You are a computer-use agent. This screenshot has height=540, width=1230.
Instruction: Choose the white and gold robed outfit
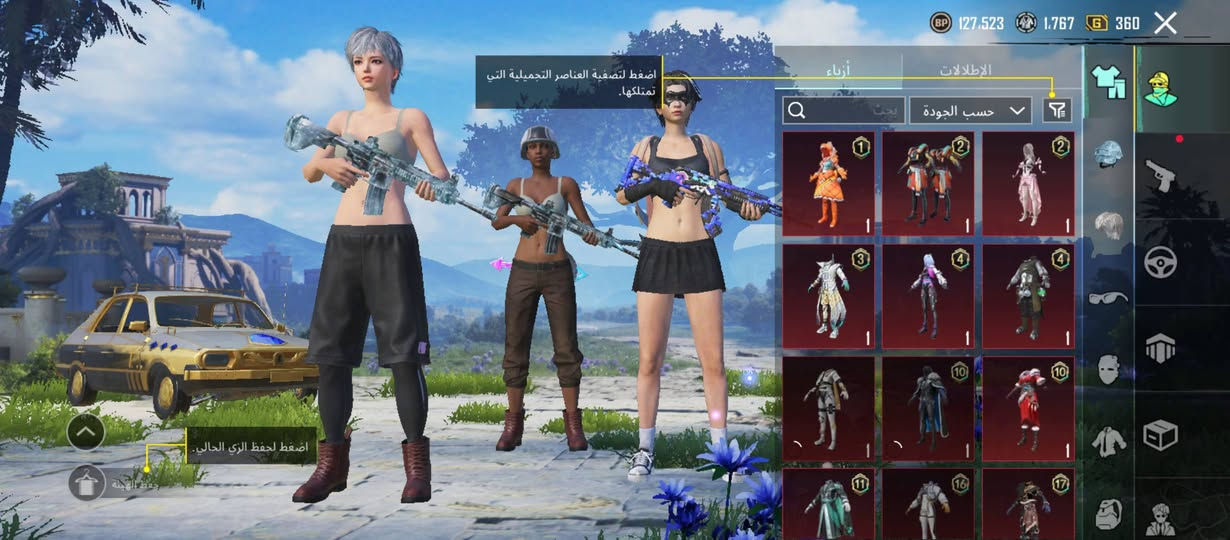(828, 296)
